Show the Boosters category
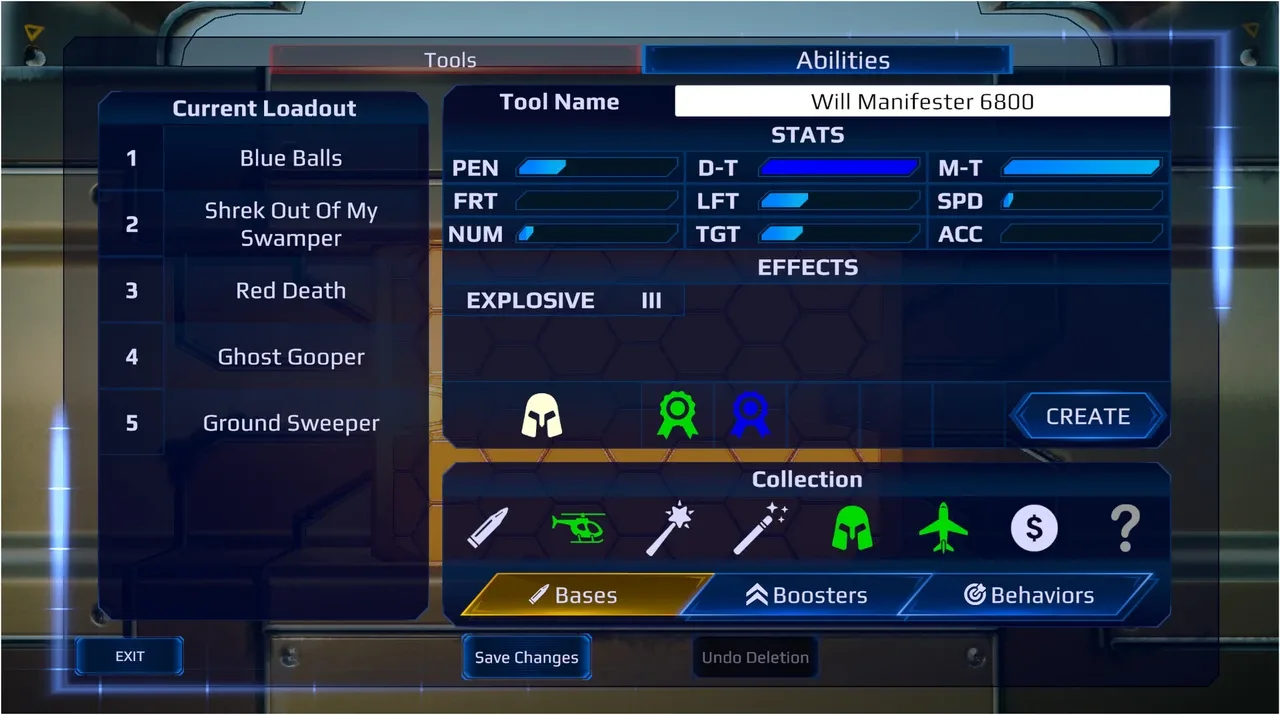Image resolution: width=1280 pixels, height=715 pixels. (x=806, y=595)
